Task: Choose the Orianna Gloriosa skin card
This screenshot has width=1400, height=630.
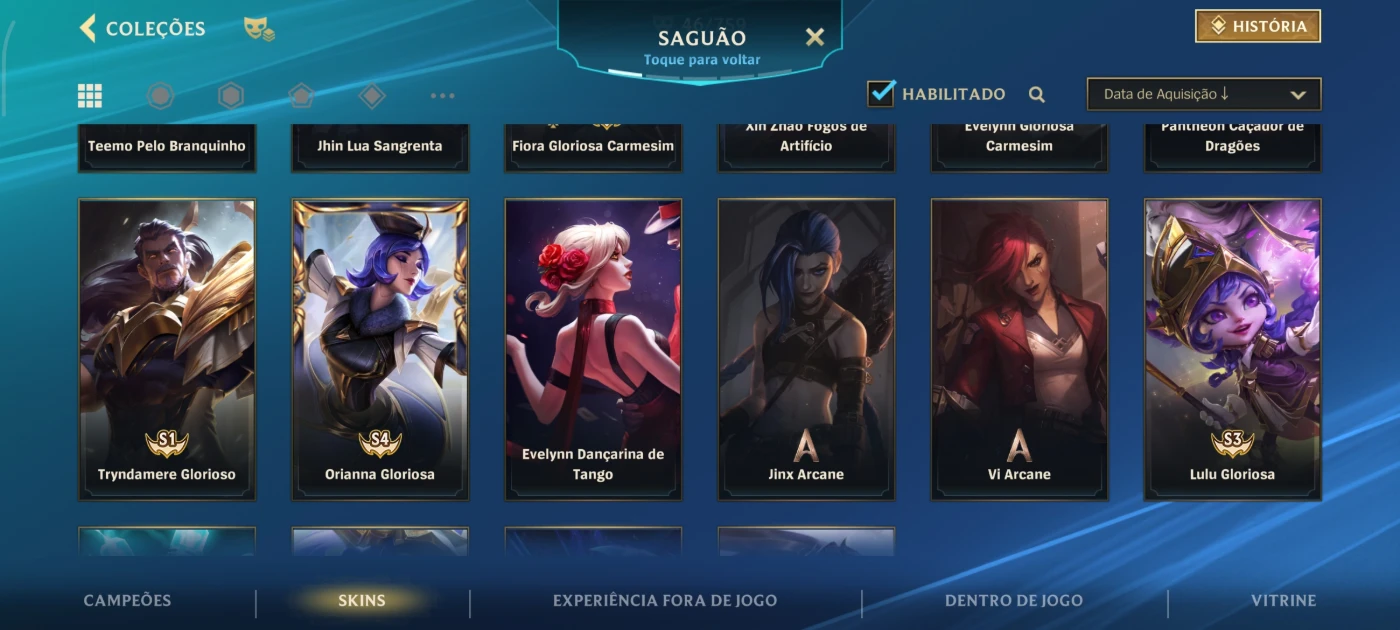Action: pos(380,349)
